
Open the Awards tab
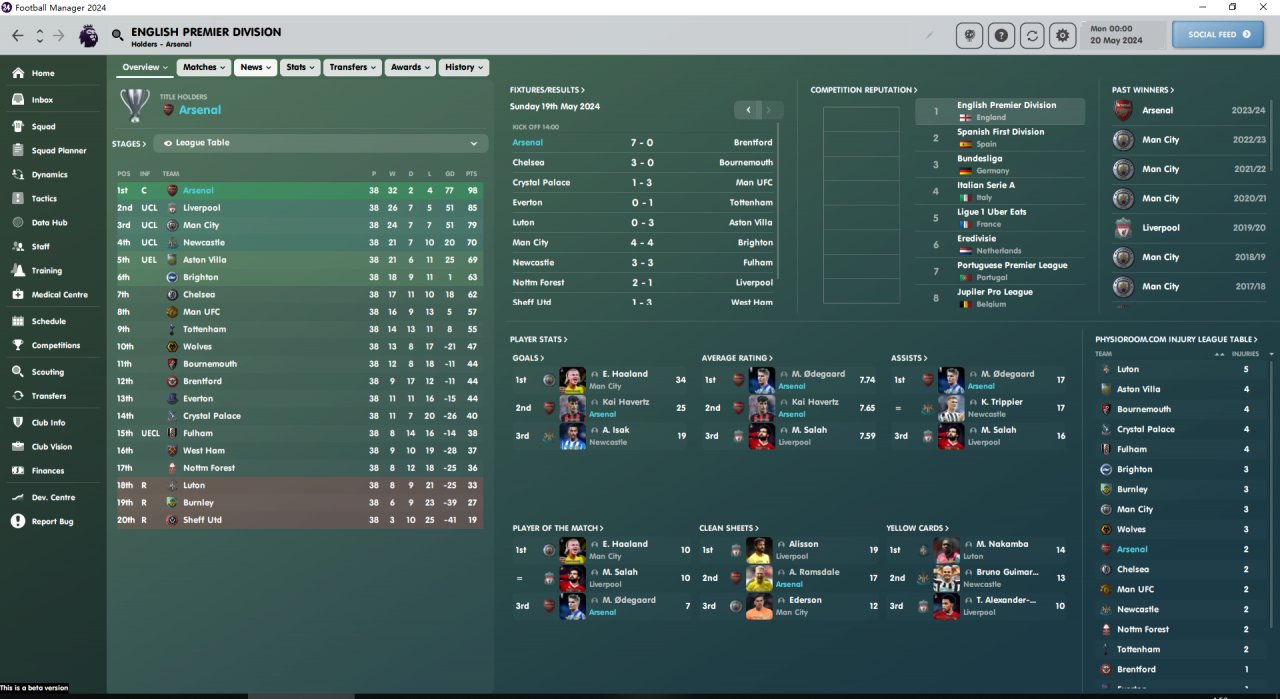pyautogui.click(x=411, y=67)
